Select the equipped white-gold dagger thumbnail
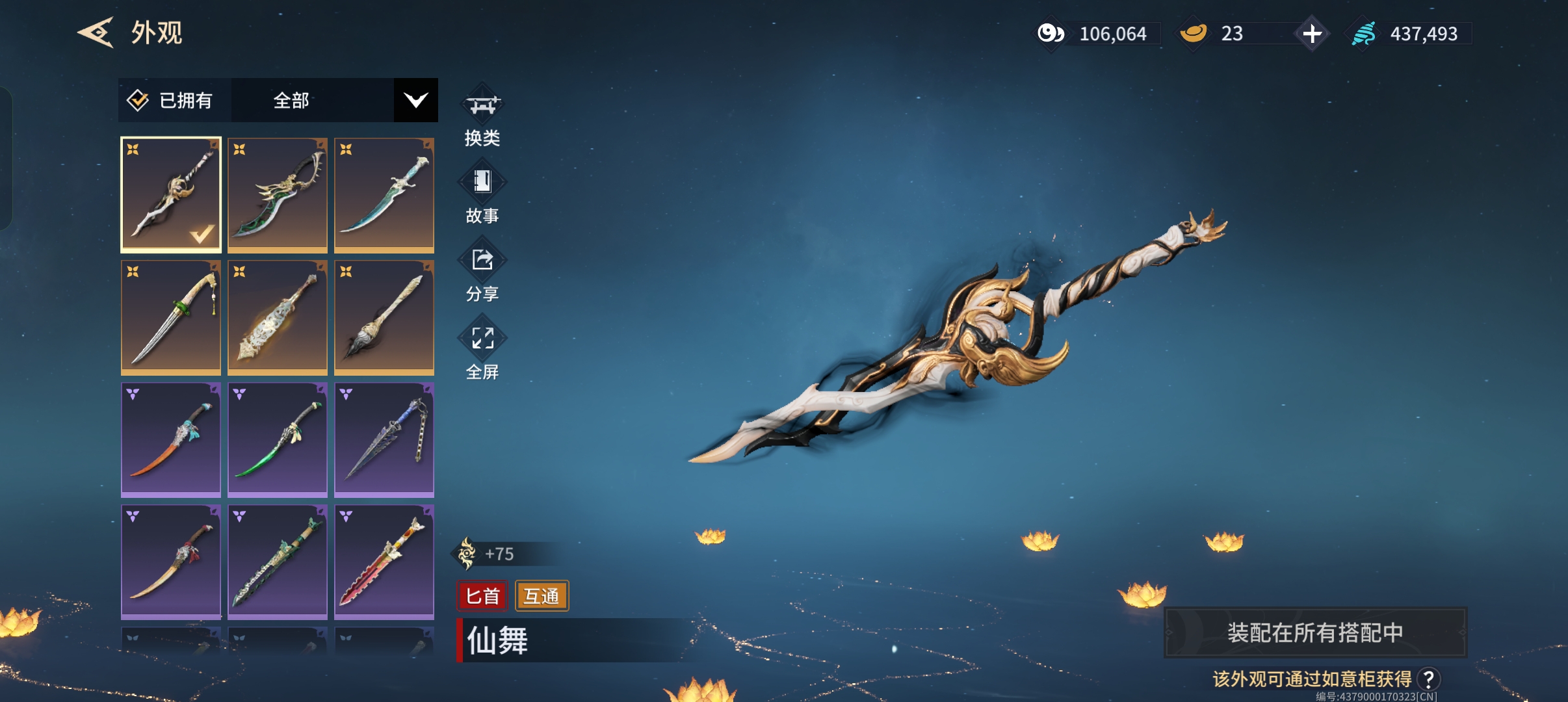1568x702 pixels. tap(171, 194)
